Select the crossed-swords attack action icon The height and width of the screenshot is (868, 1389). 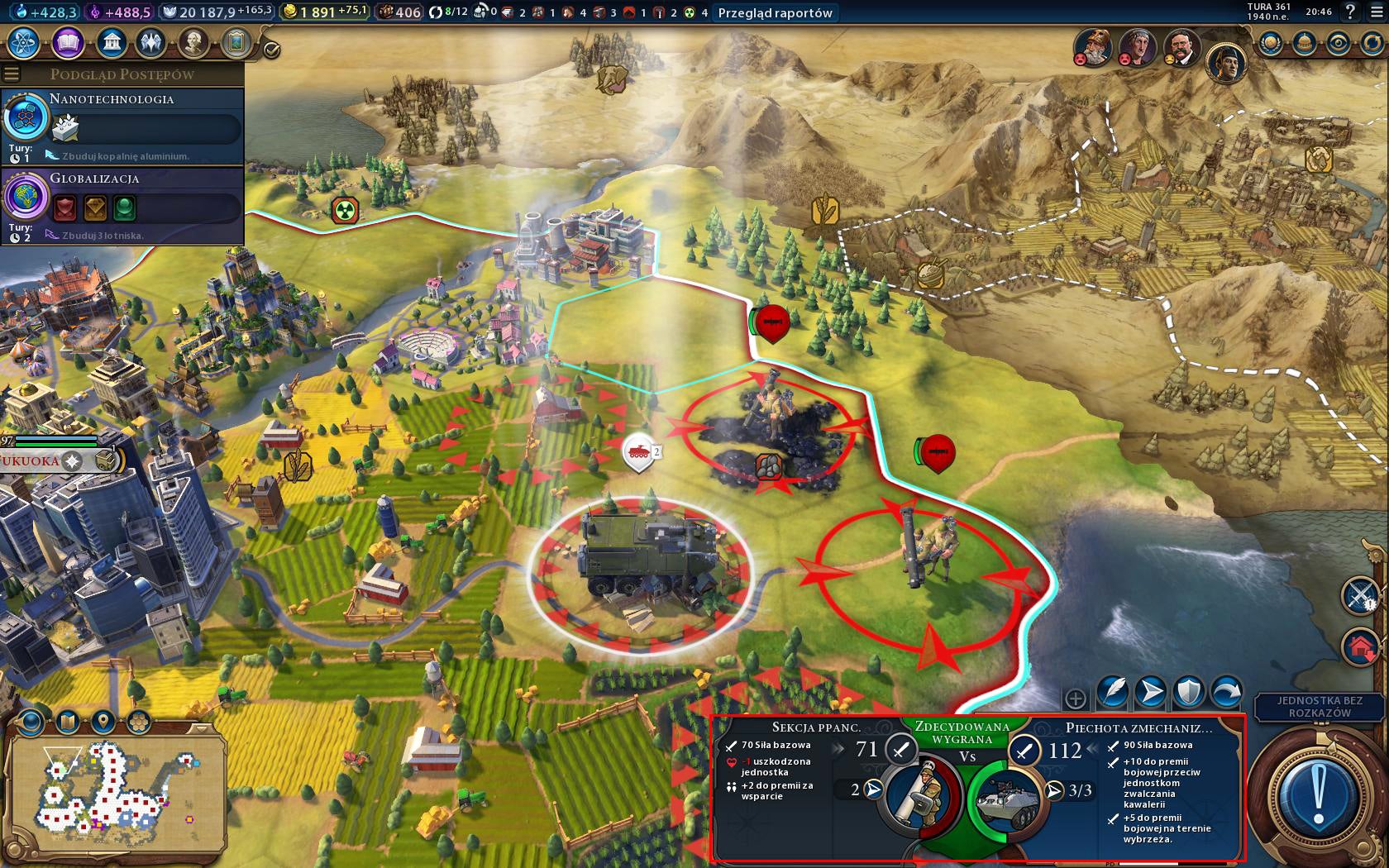pos(1358,596)
